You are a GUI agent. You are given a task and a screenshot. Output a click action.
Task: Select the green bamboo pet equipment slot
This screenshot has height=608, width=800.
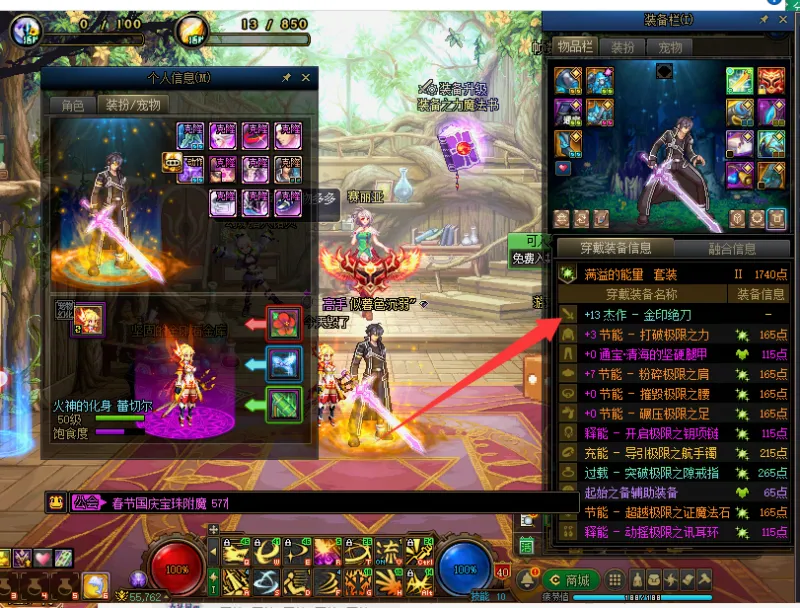(284, 404)
